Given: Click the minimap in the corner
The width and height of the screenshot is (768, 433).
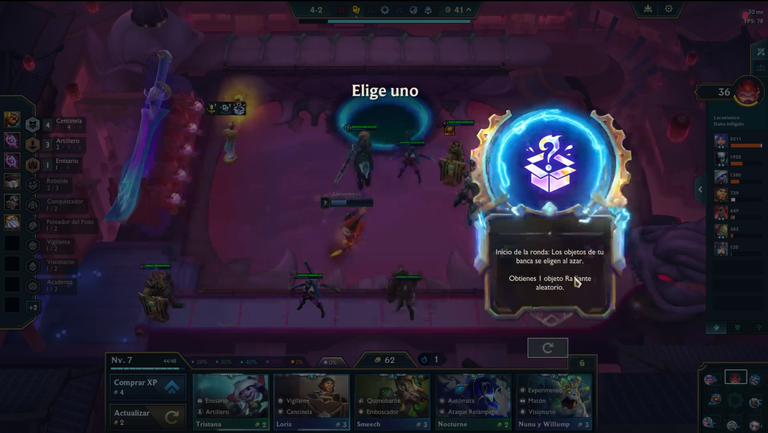Looking at the screenshot, I should [735, 398].
